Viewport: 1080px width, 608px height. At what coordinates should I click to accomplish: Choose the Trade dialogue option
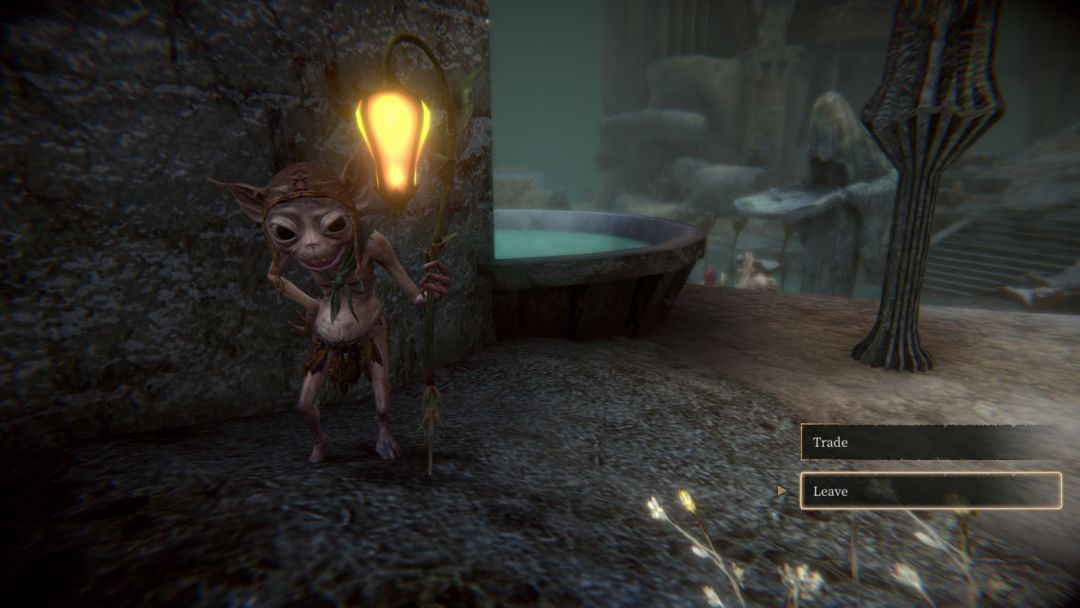(928, 442)
